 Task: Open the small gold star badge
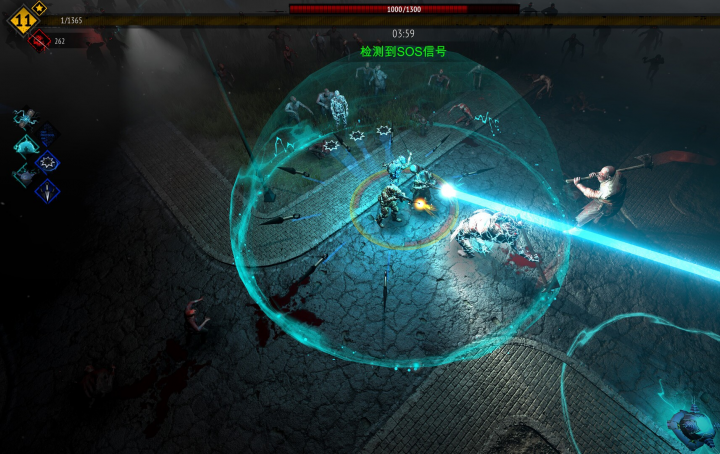click(x=40, y=8)
